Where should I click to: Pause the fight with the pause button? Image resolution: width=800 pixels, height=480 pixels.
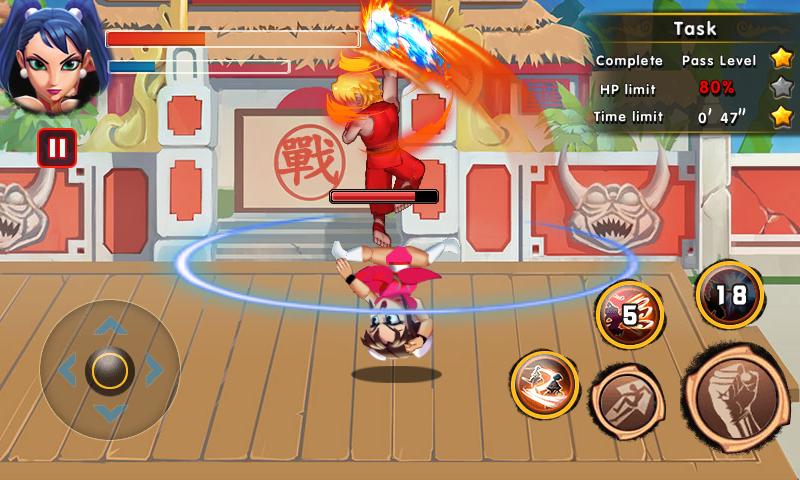57,149
